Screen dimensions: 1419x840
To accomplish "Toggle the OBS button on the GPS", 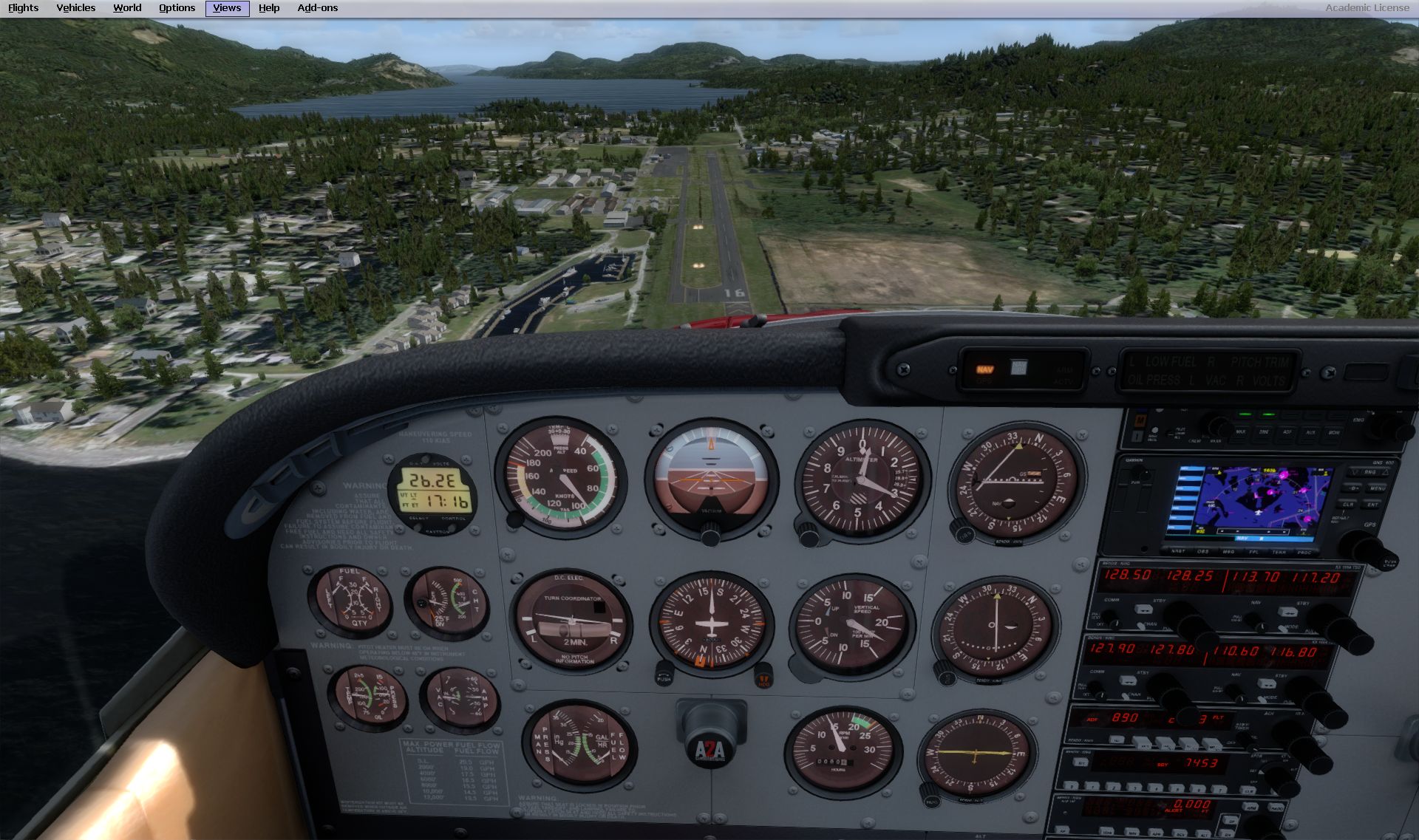I will coord(1203,551).
